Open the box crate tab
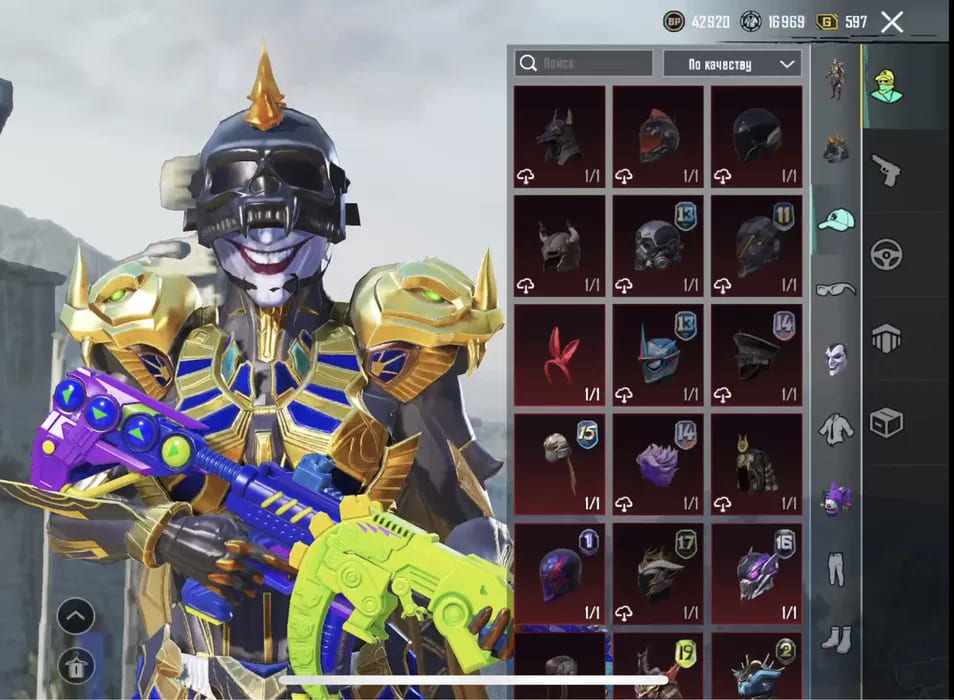Image resolution: width=954 pixels, height=700 pixels. pyautogui.click(x=886, y=423)
